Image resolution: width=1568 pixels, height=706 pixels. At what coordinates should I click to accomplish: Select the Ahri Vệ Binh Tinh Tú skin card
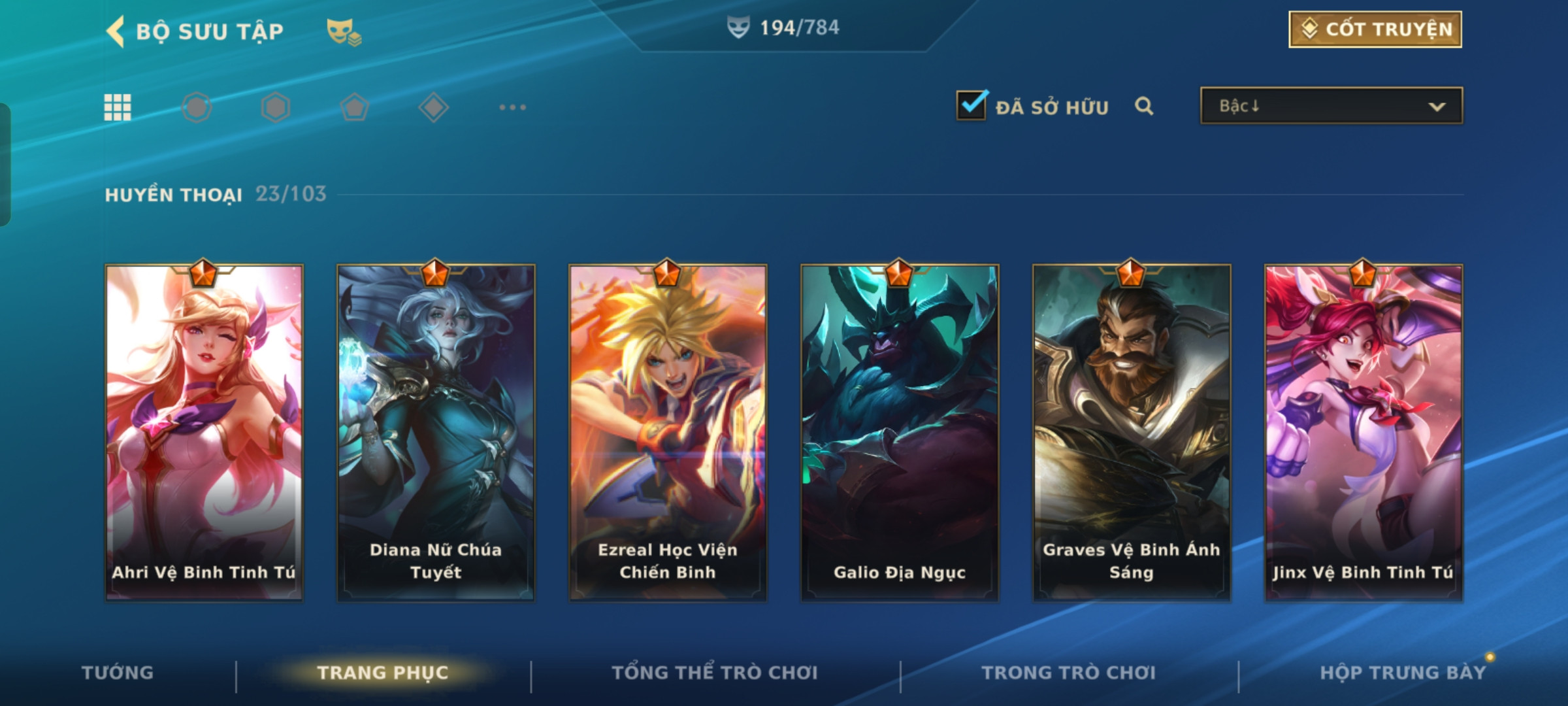point(204,431)
